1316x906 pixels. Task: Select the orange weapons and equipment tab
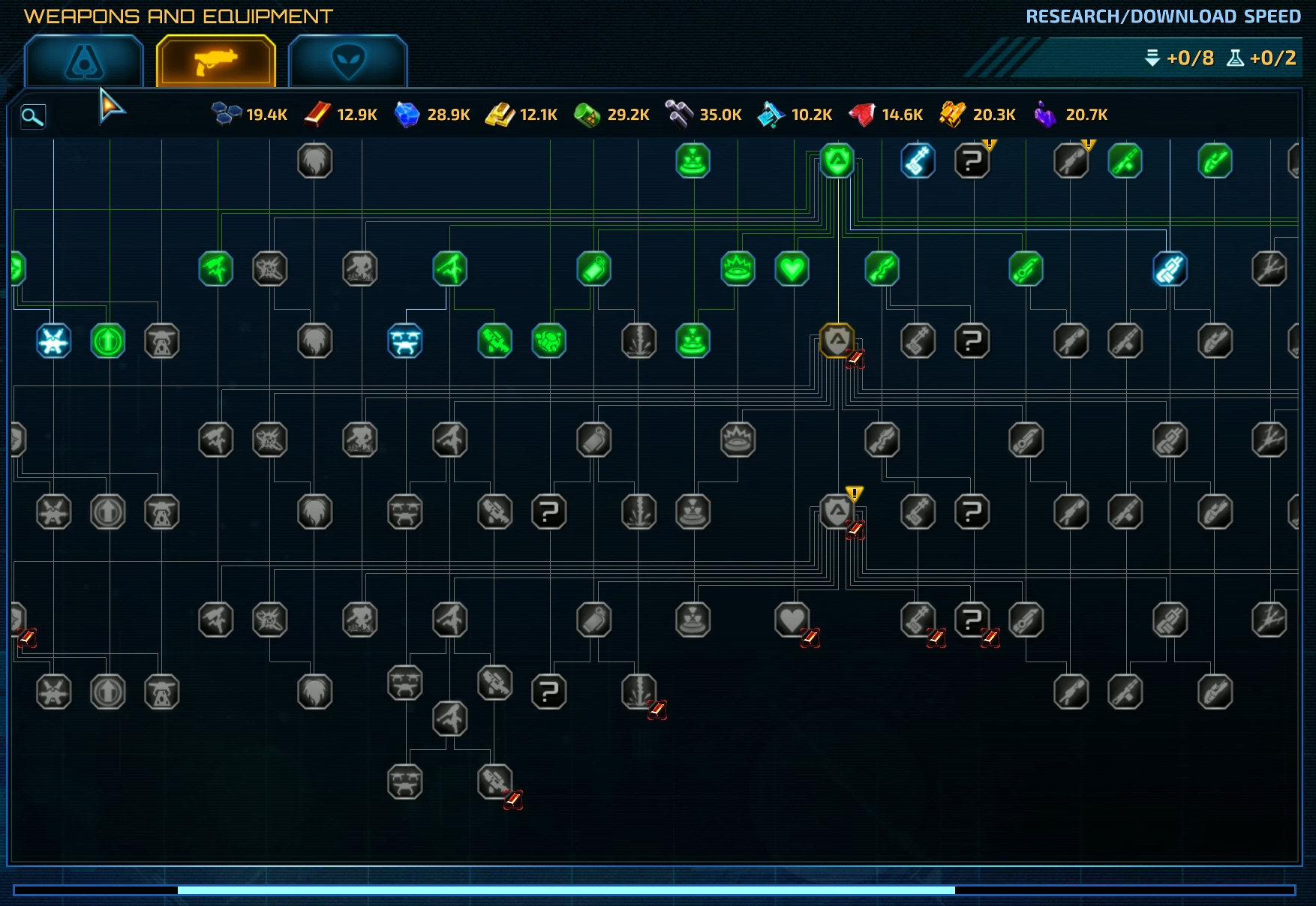coord(216,61)
